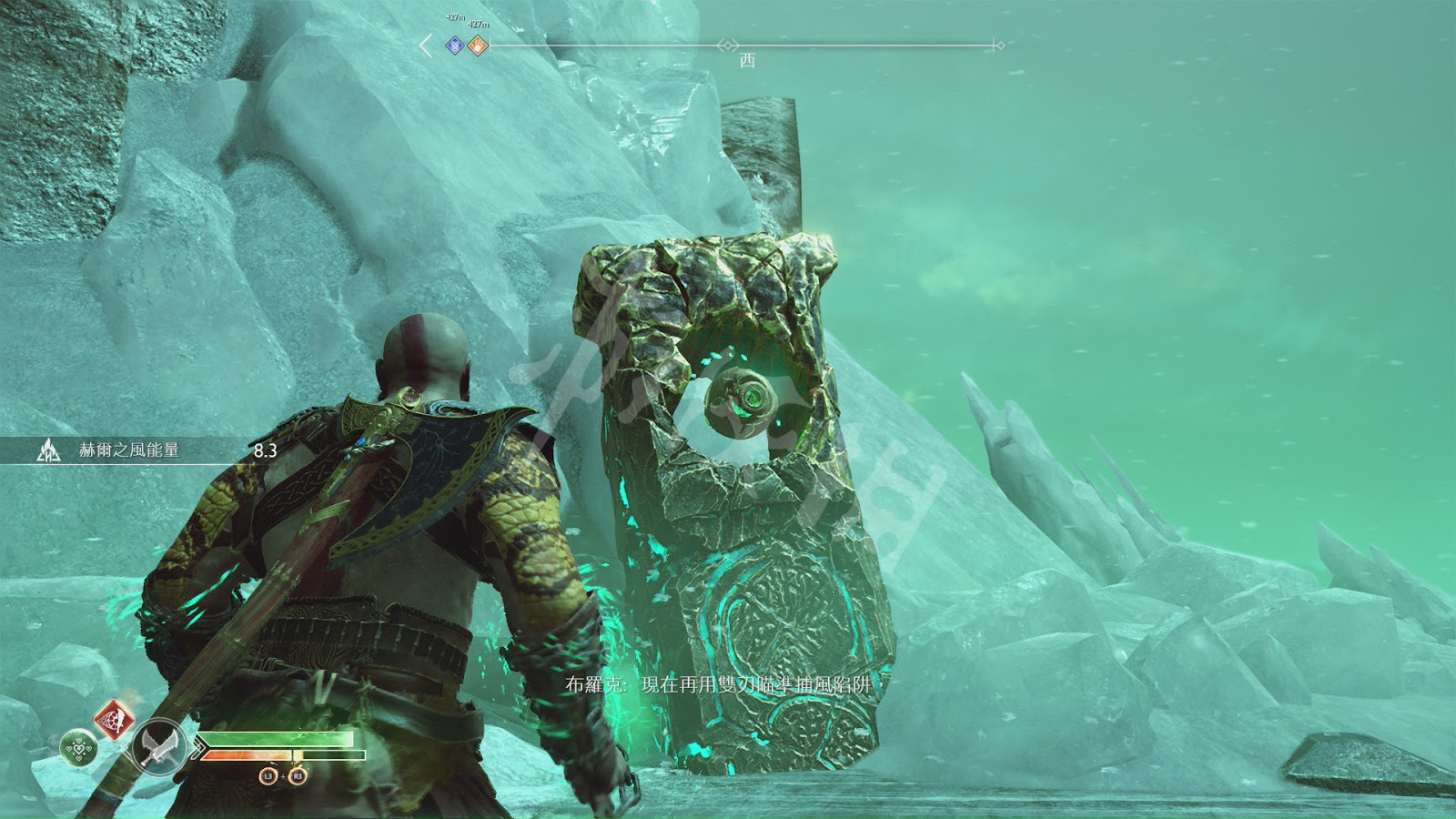
Task: Activate the red diamond runic attack icon
Action: [x=111, y=719]
